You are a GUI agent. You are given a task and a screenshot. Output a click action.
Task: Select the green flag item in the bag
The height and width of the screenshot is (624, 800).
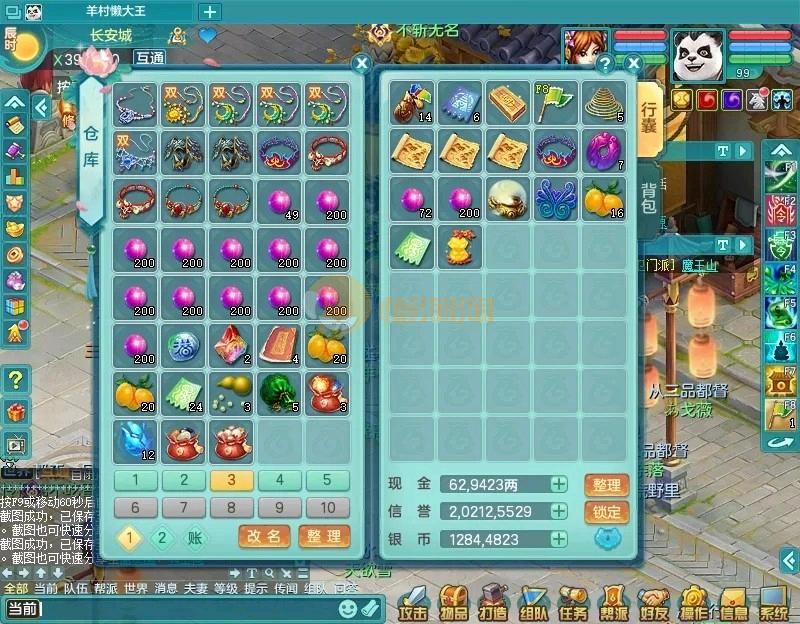tap(555, 102)
